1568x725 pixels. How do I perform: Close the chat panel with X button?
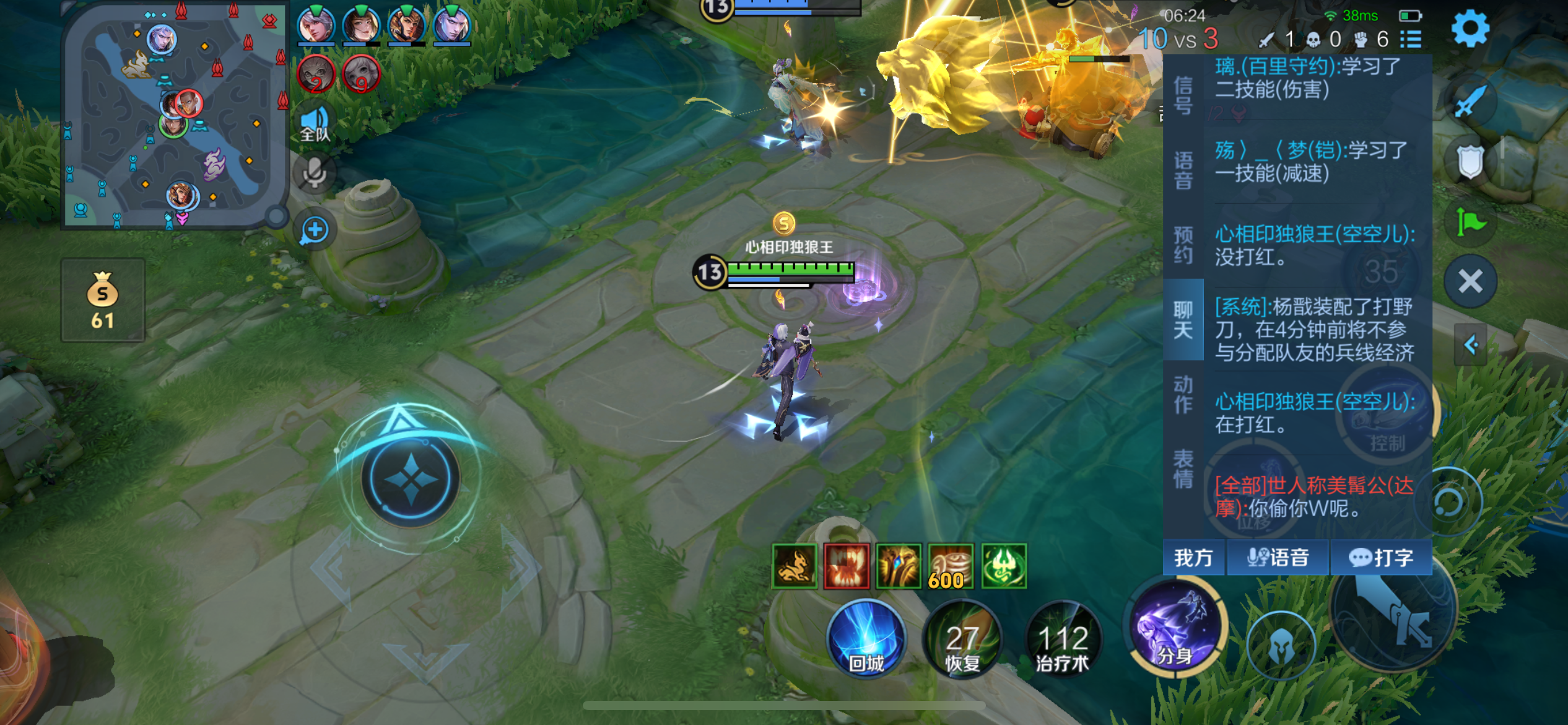1470,281
